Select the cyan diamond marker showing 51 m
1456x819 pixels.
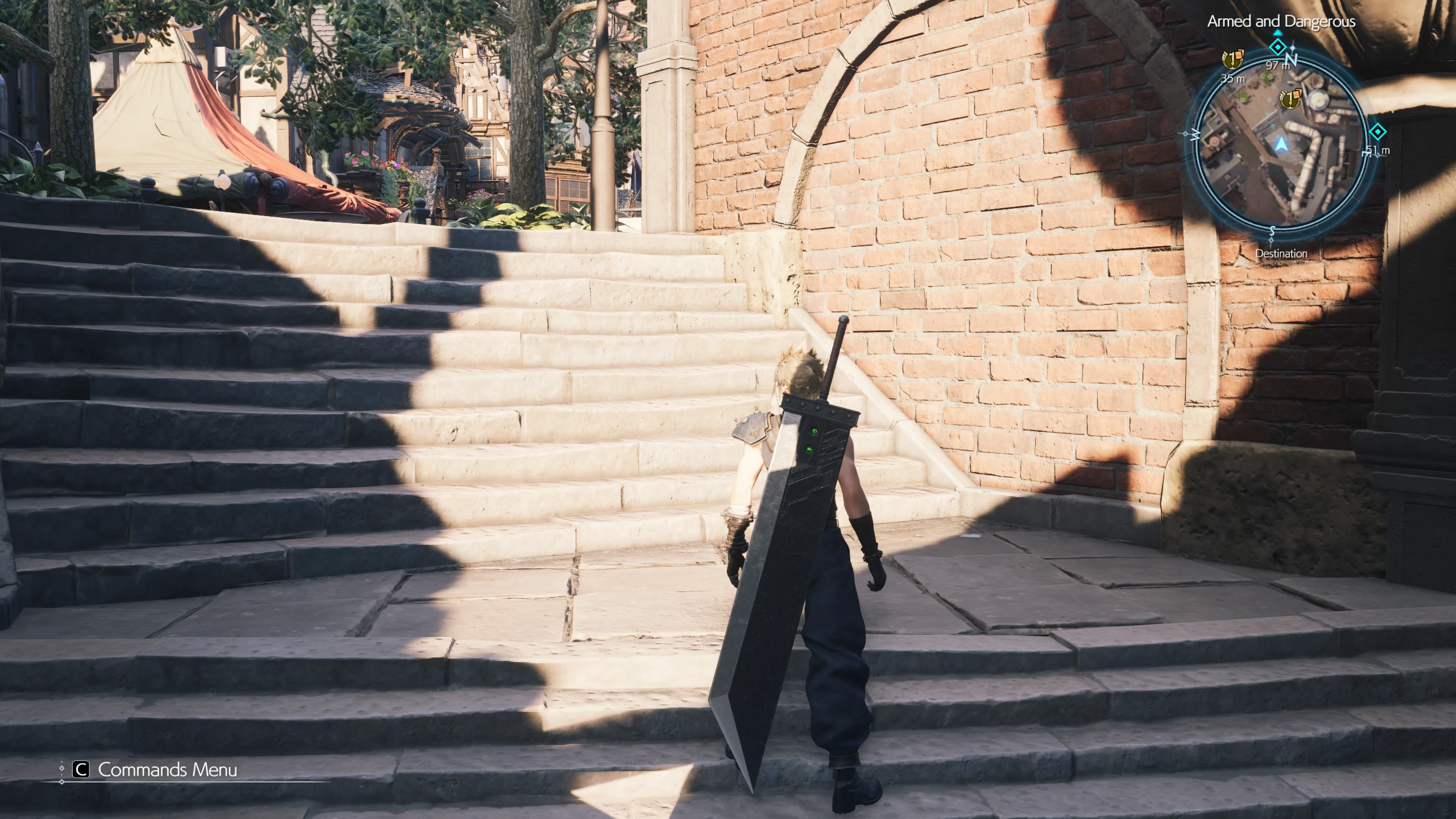point(1377,133)
